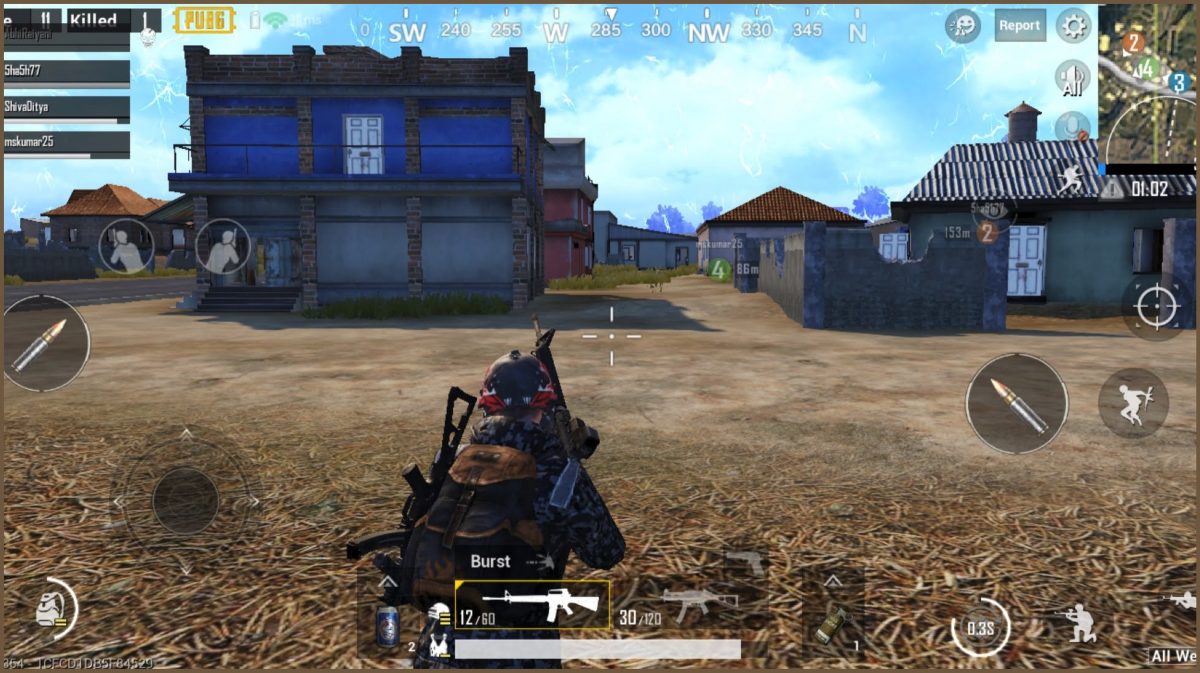This screenshot has height=673, width=1200.
Task: Activate the jump button
Action: pyautogui.click(x=1133, y=403)
